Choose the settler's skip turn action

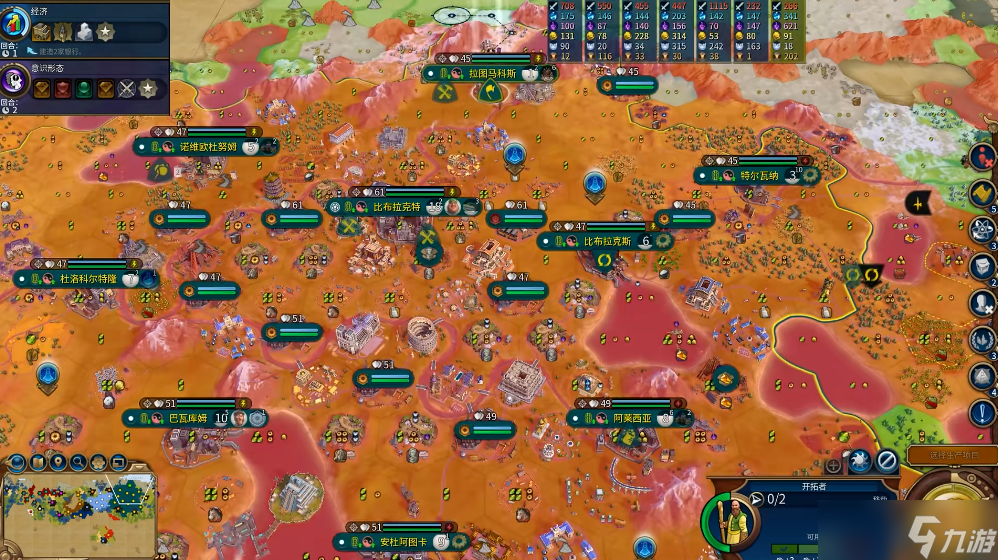point(886,461)
